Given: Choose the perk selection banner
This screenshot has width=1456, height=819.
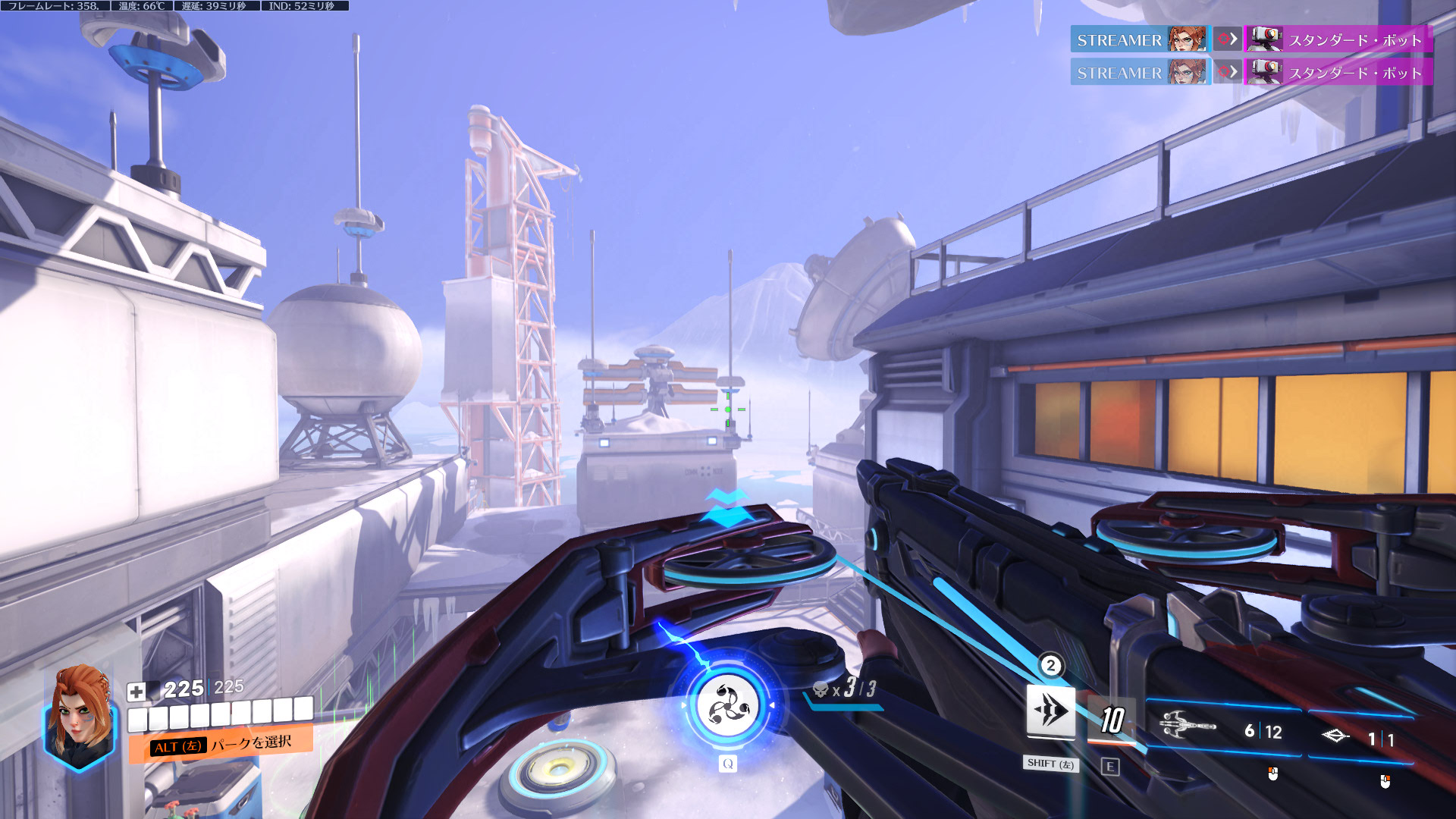Looking at the screenshot, I should coord(221,744).
